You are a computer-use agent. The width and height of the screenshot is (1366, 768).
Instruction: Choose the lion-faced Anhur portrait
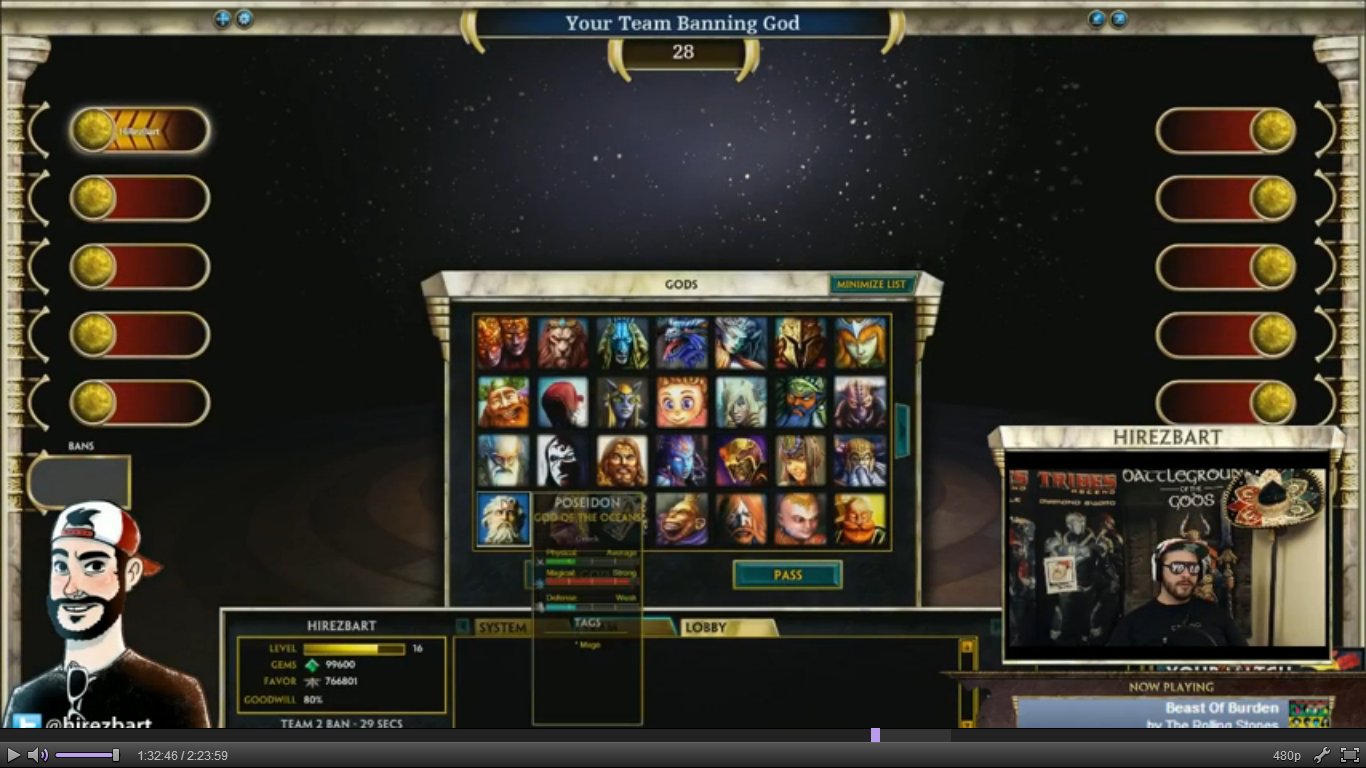[x=563, y=343]
